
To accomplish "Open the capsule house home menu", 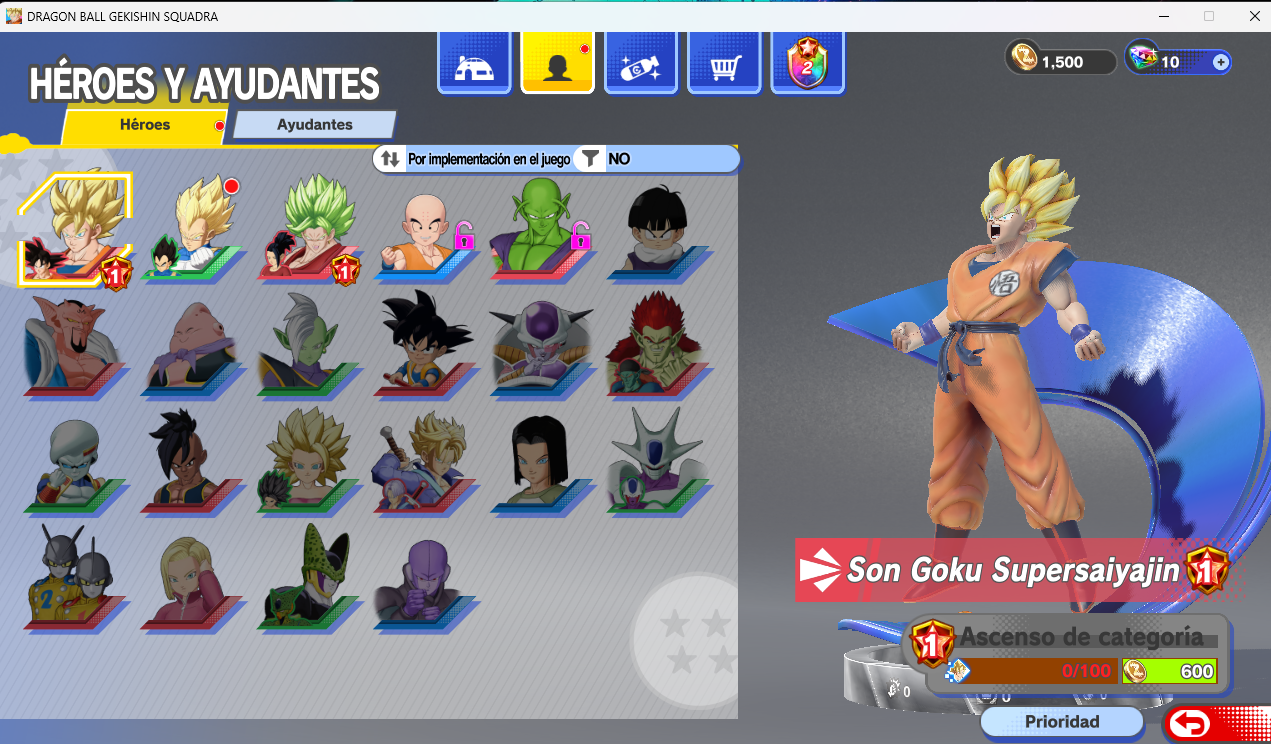I will click(475, 65).
